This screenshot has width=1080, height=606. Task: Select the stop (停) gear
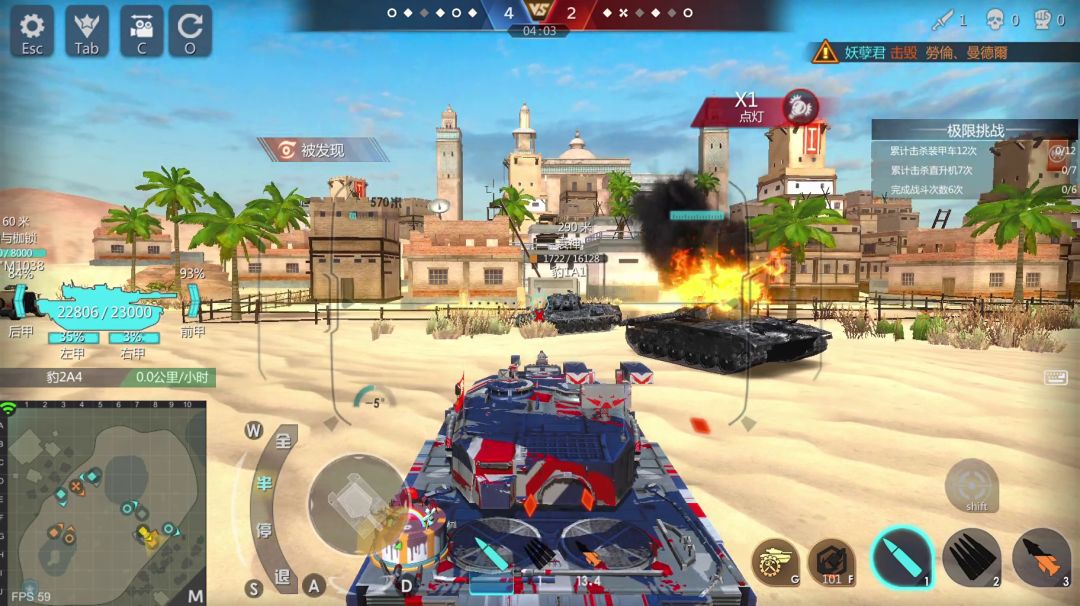[264, 529]
